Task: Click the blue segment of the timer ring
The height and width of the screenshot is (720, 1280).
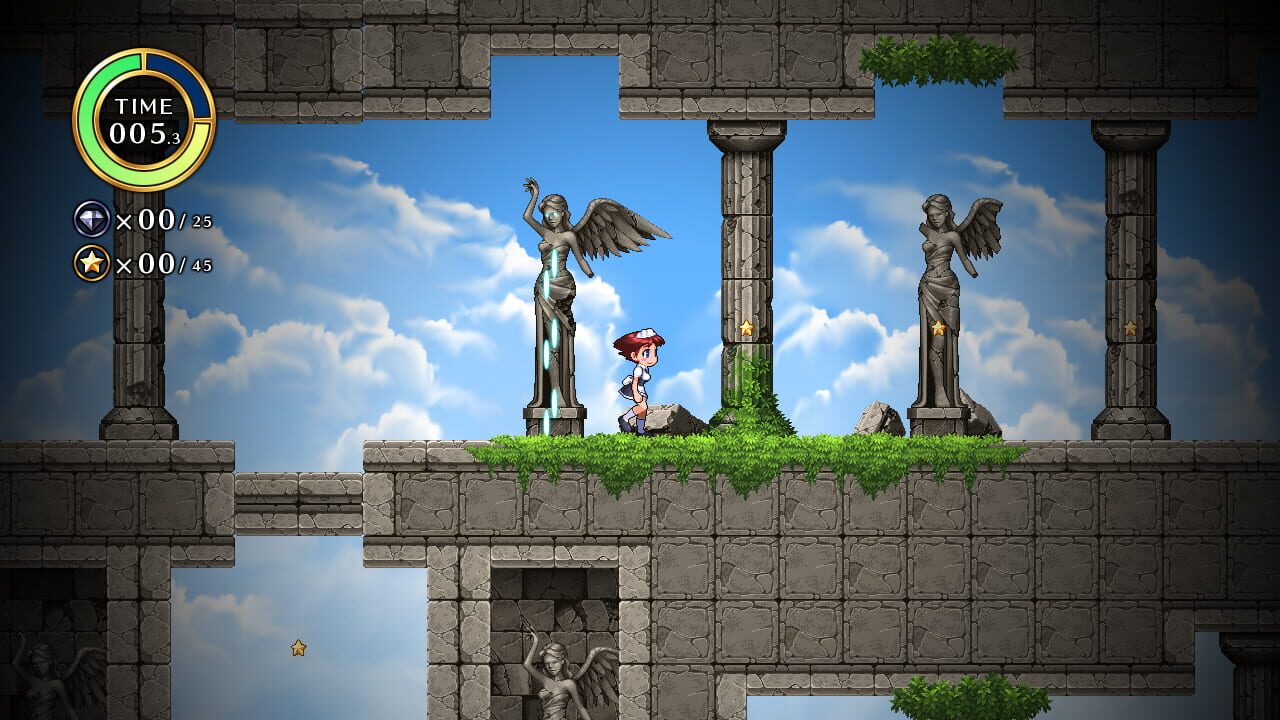Action: [197, 85]
